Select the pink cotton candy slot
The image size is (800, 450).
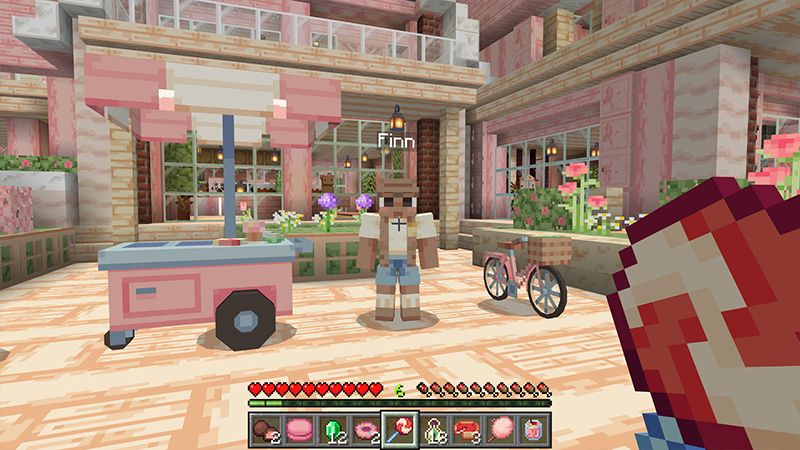click(x=503, y=428)
